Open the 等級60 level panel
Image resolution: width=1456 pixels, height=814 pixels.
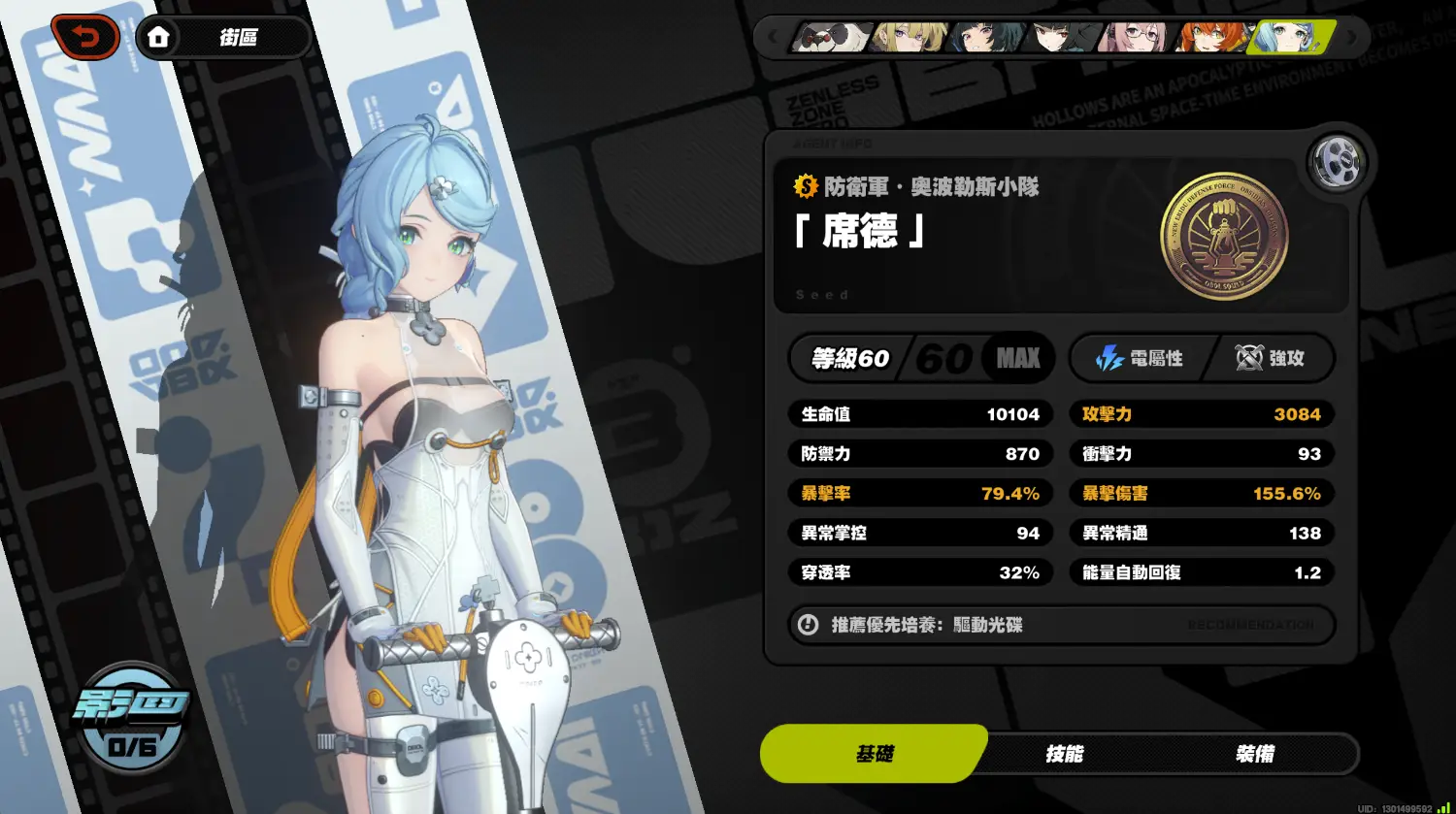click(918, 358)
